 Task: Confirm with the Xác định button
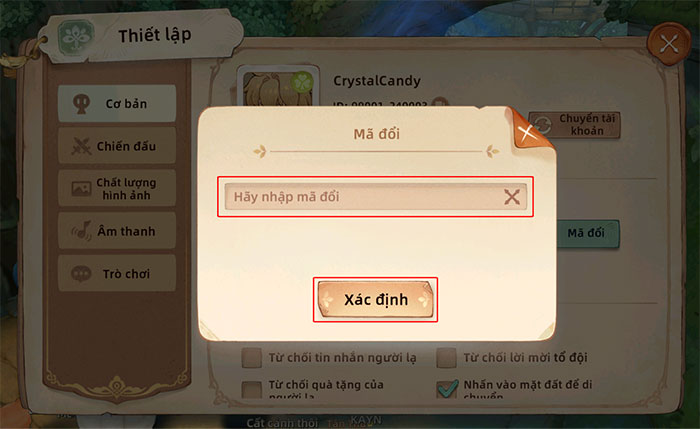pos(375,299)
